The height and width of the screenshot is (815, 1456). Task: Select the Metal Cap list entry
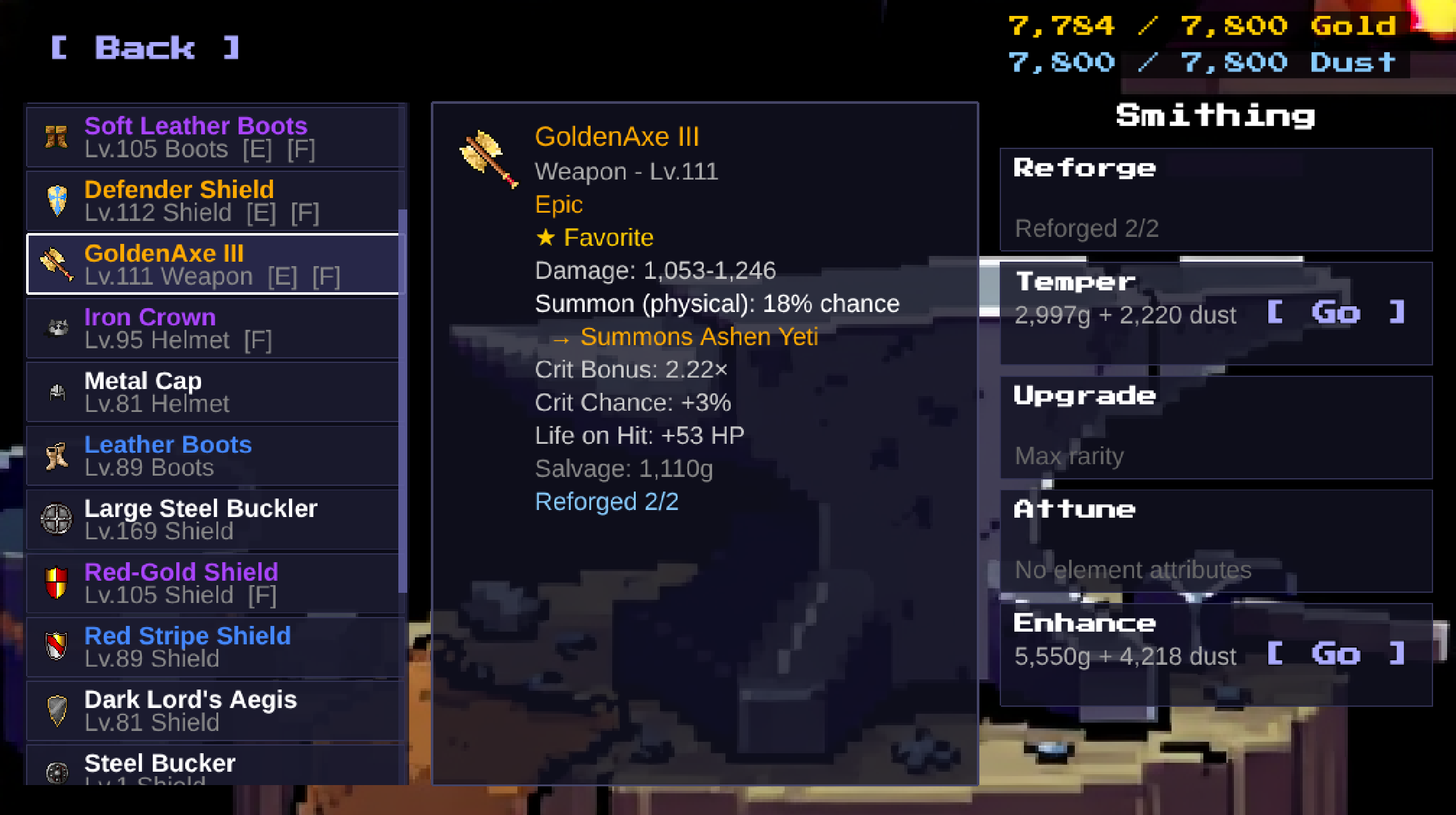[x=210, y=391]
